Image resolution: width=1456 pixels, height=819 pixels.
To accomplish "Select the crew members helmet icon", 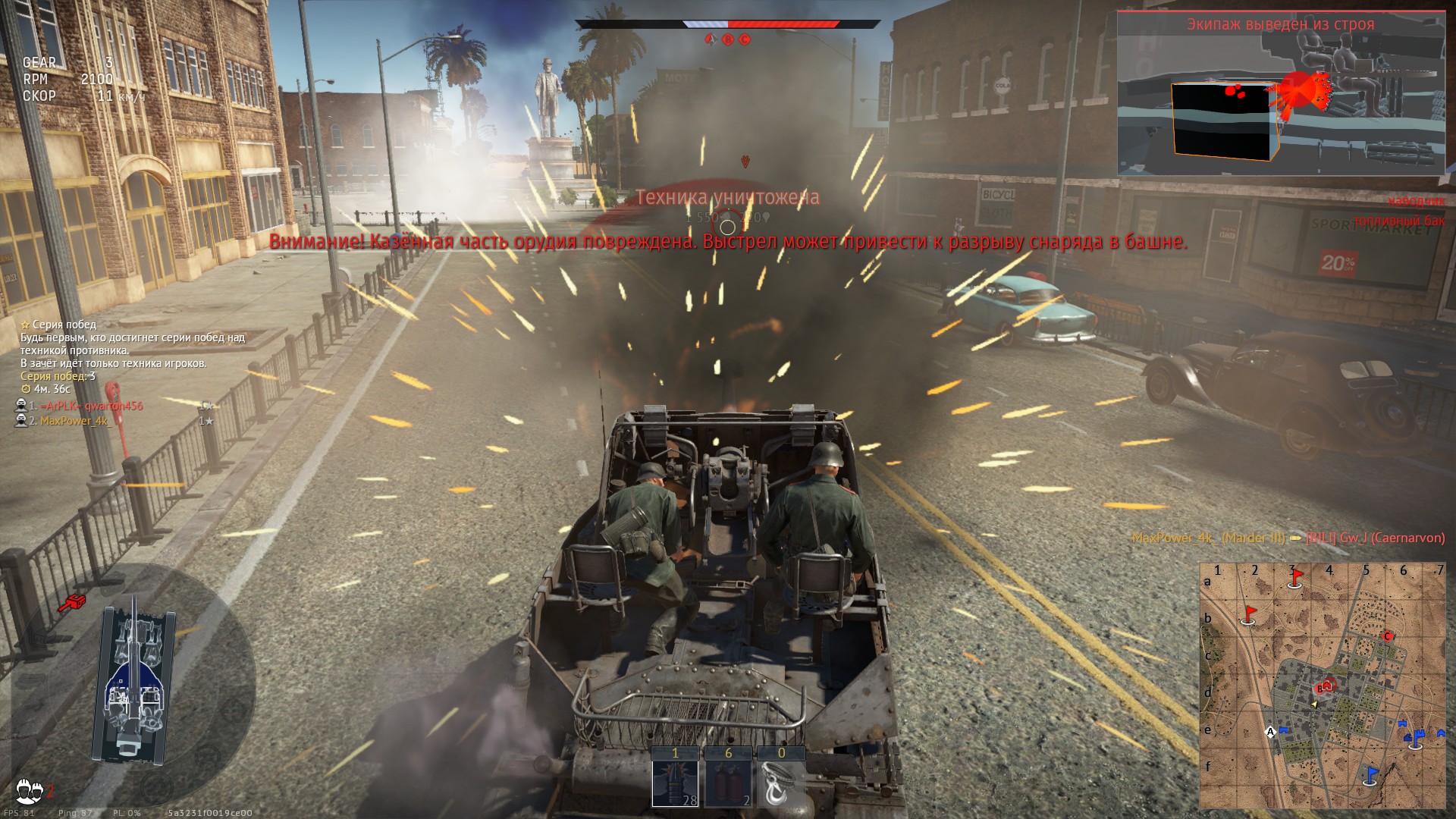I will 30,787.
